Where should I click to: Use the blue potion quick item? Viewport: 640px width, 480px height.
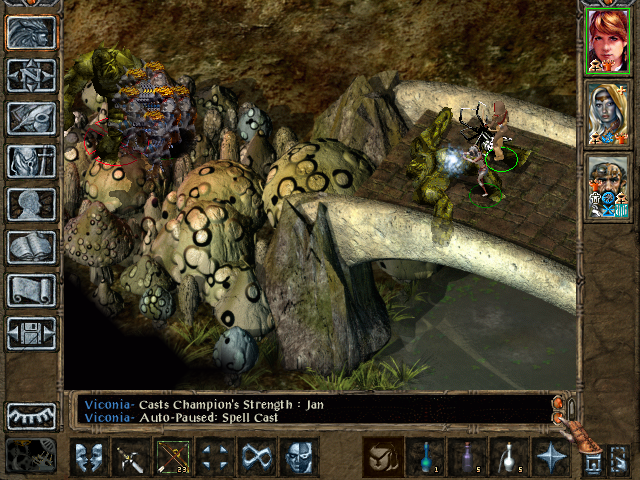pyautogui.click(x=425, y=458)
